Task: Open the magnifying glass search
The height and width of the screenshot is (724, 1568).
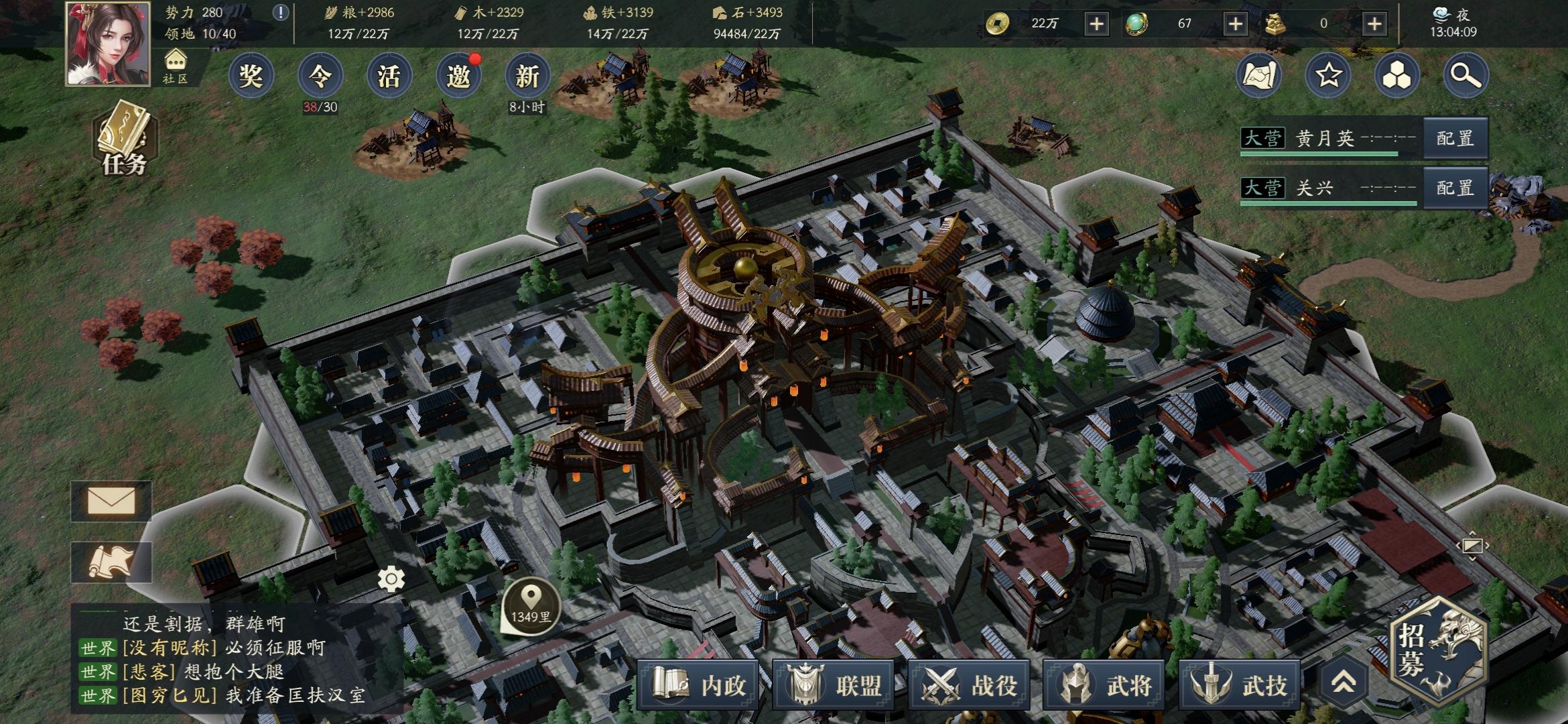Action: point(1465,76)
